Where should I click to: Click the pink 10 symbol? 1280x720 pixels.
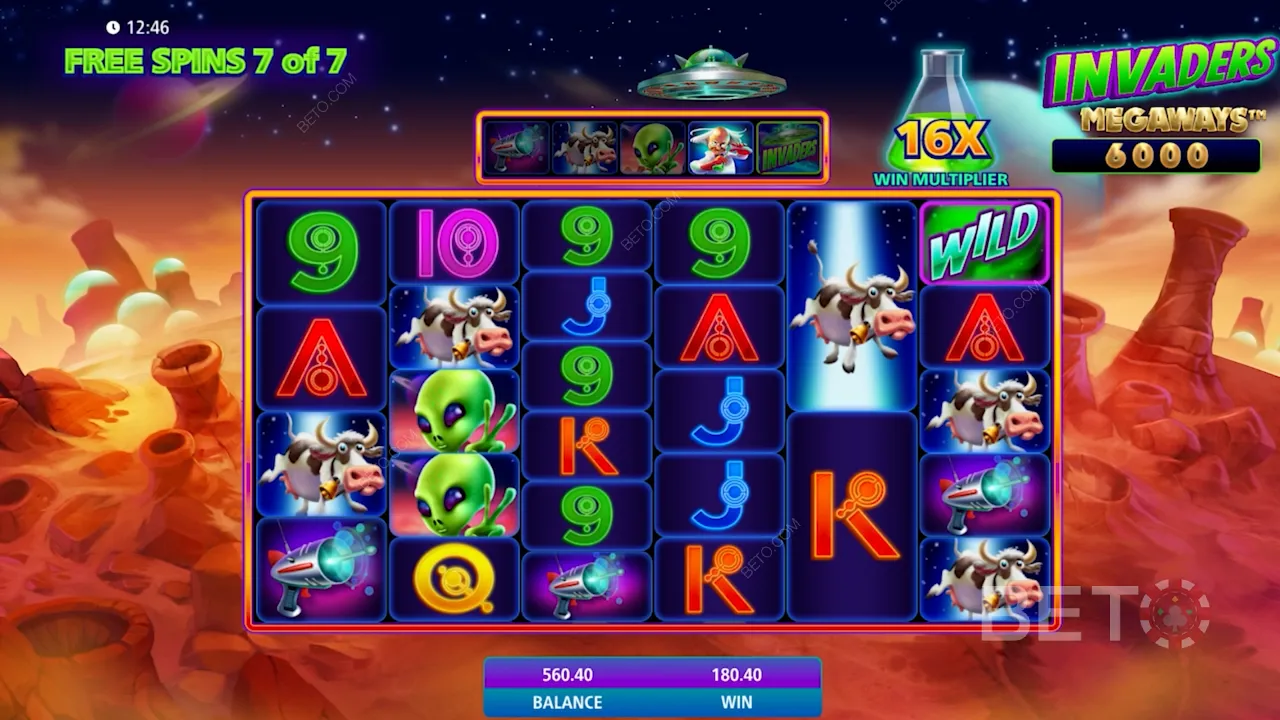[x=454, y=242]
